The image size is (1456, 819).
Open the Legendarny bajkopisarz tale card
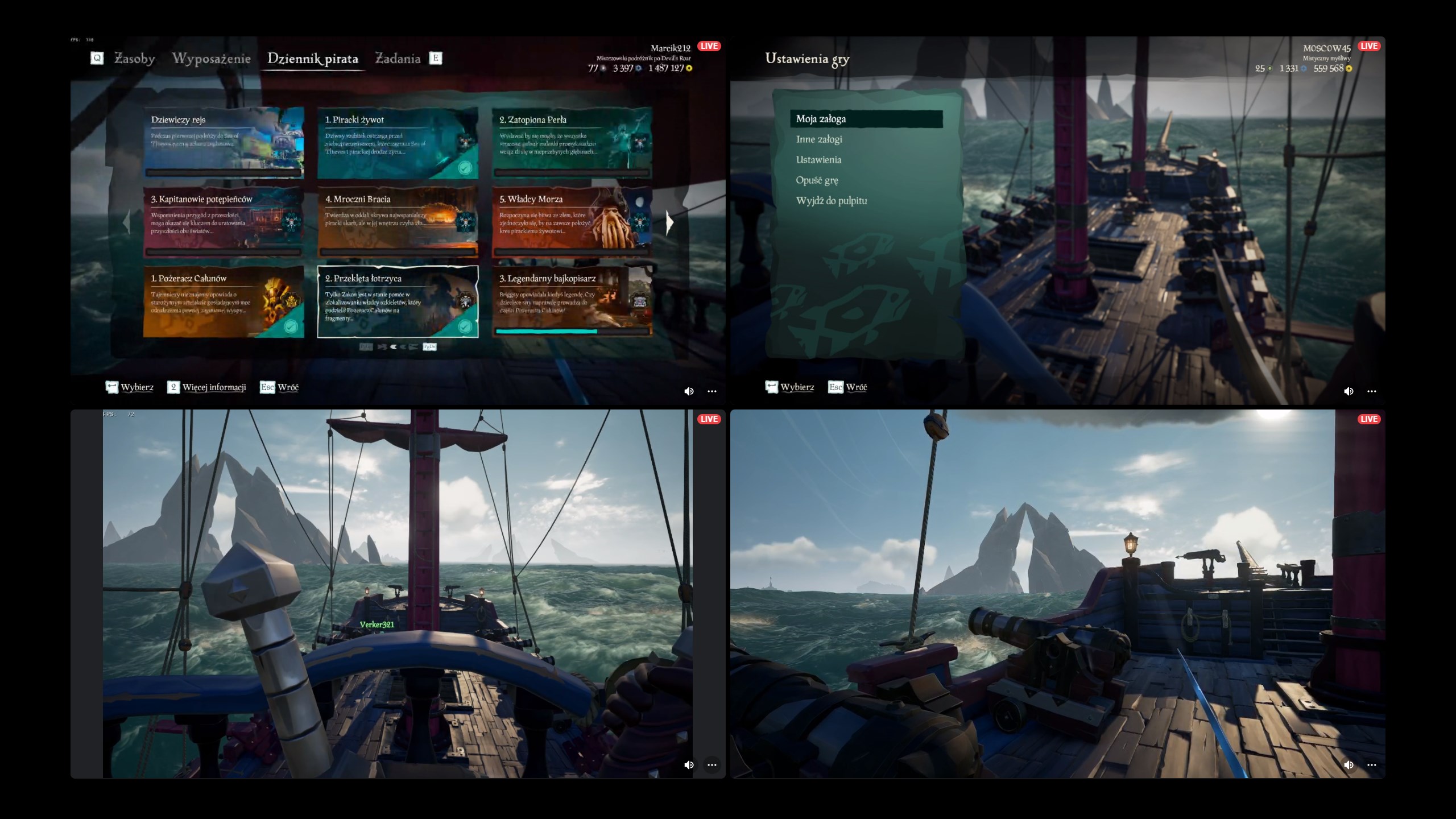tap(572, 302)
